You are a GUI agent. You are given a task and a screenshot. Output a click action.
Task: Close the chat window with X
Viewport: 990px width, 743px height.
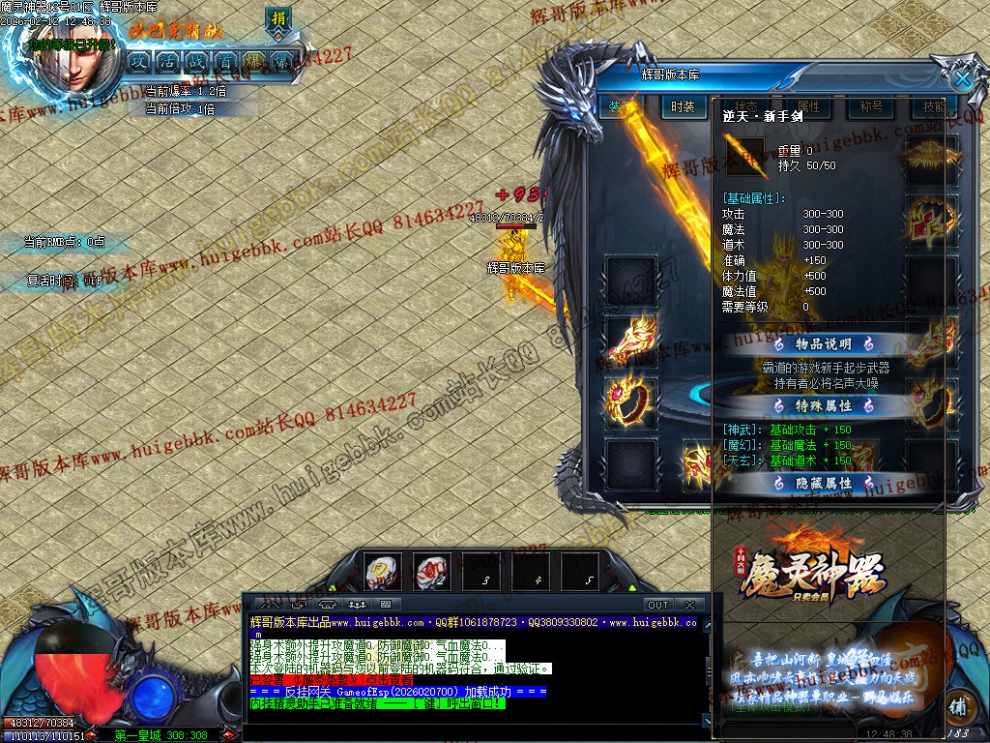[x=688, y=605]
